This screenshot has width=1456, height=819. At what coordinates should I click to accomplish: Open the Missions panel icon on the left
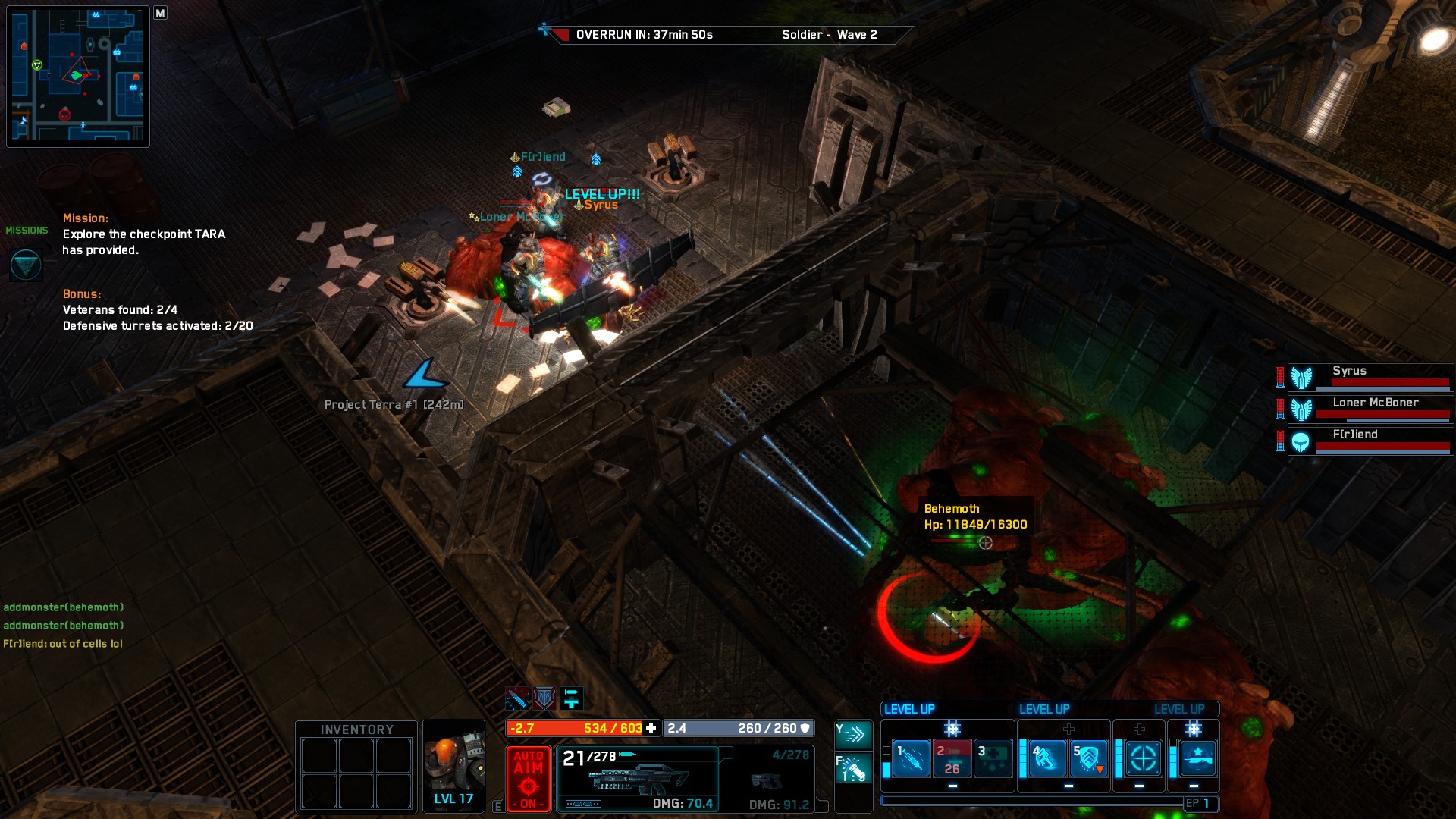(25, 265)
